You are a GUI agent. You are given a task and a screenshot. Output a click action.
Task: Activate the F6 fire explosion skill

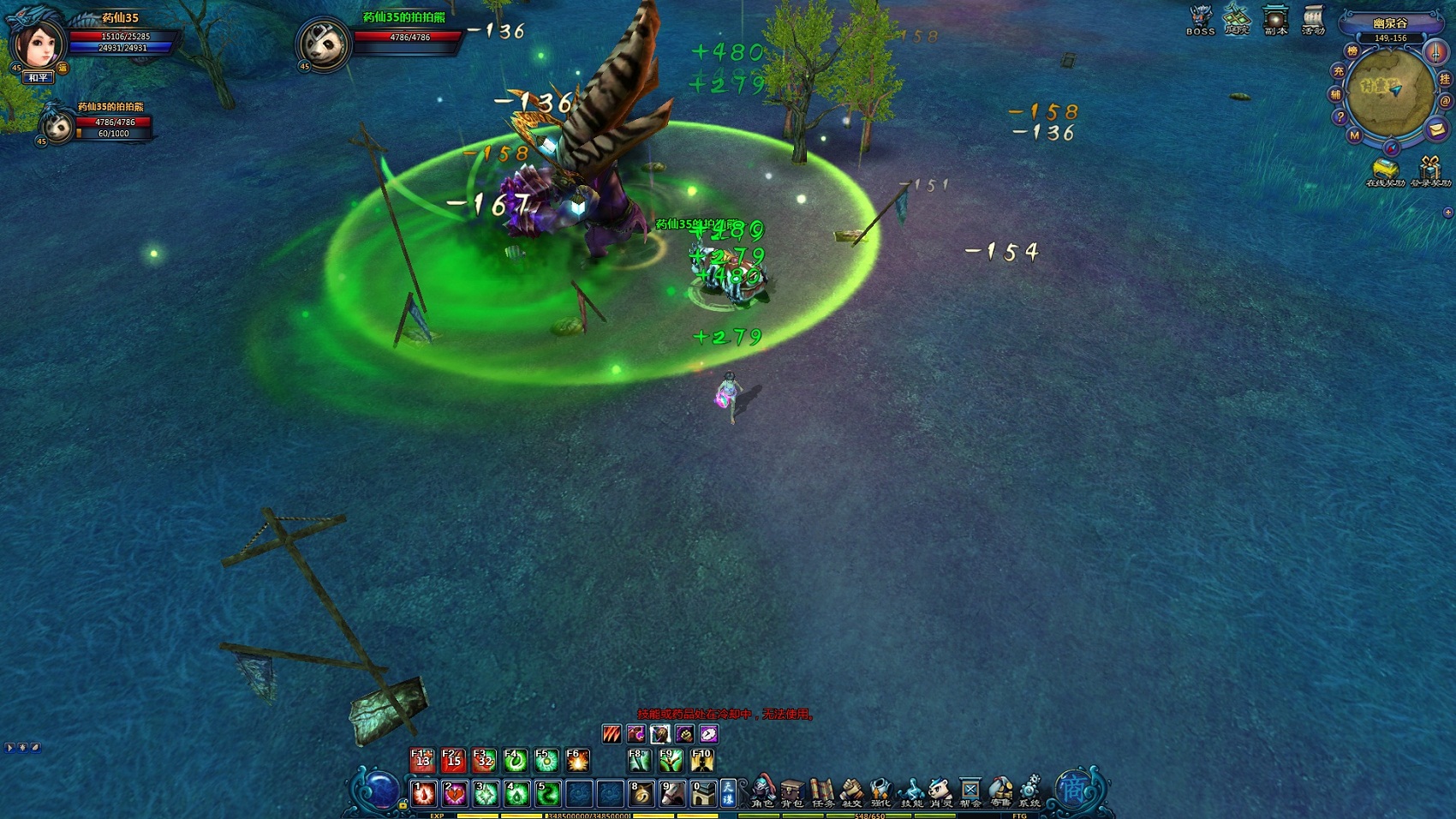coord(578,760)
